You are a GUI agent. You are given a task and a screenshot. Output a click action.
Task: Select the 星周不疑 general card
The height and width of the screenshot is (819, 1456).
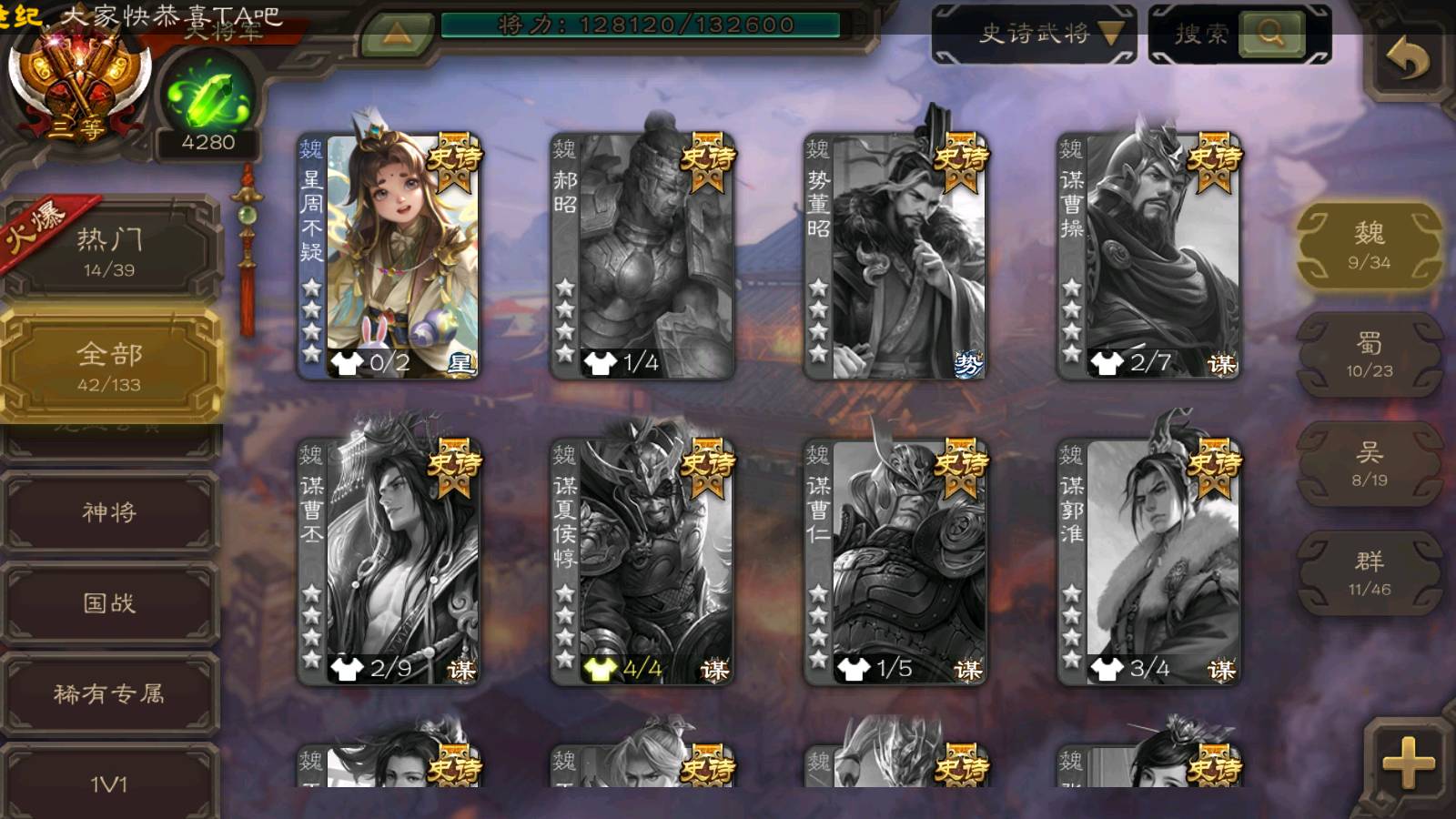click(389, 257)
